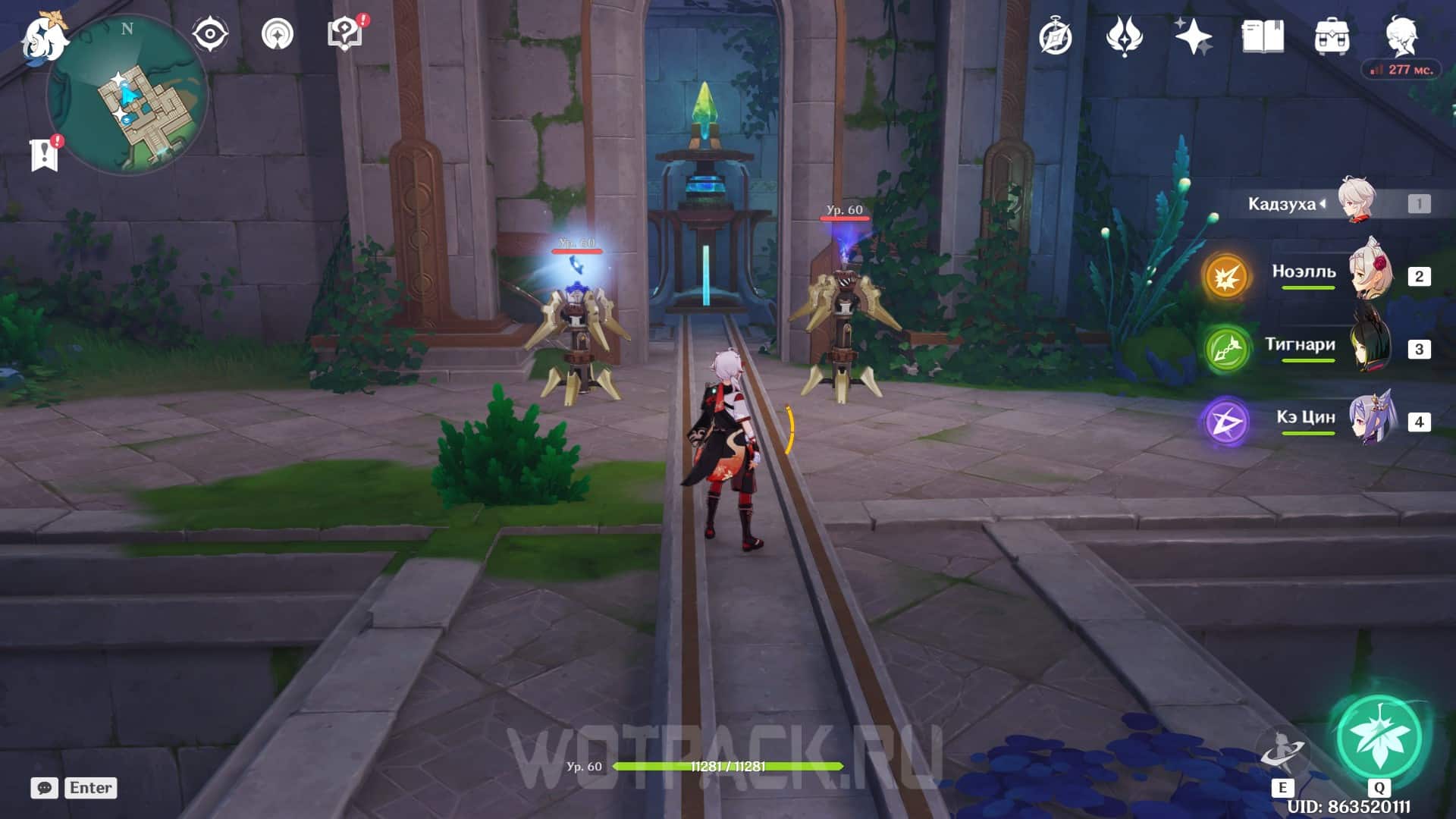Open the adventurer handbook

1263,36
